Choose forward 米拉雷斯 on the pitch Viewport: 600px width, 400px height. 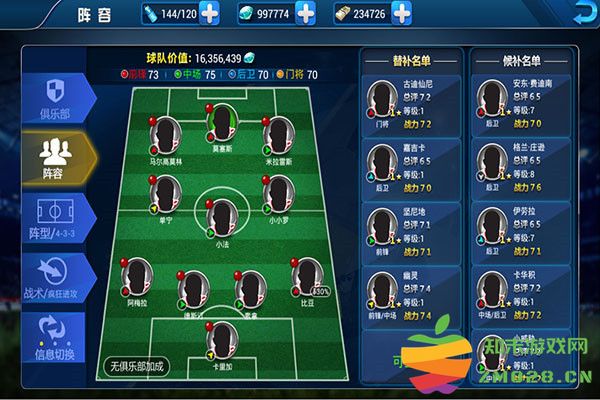[x=277, y=134]
